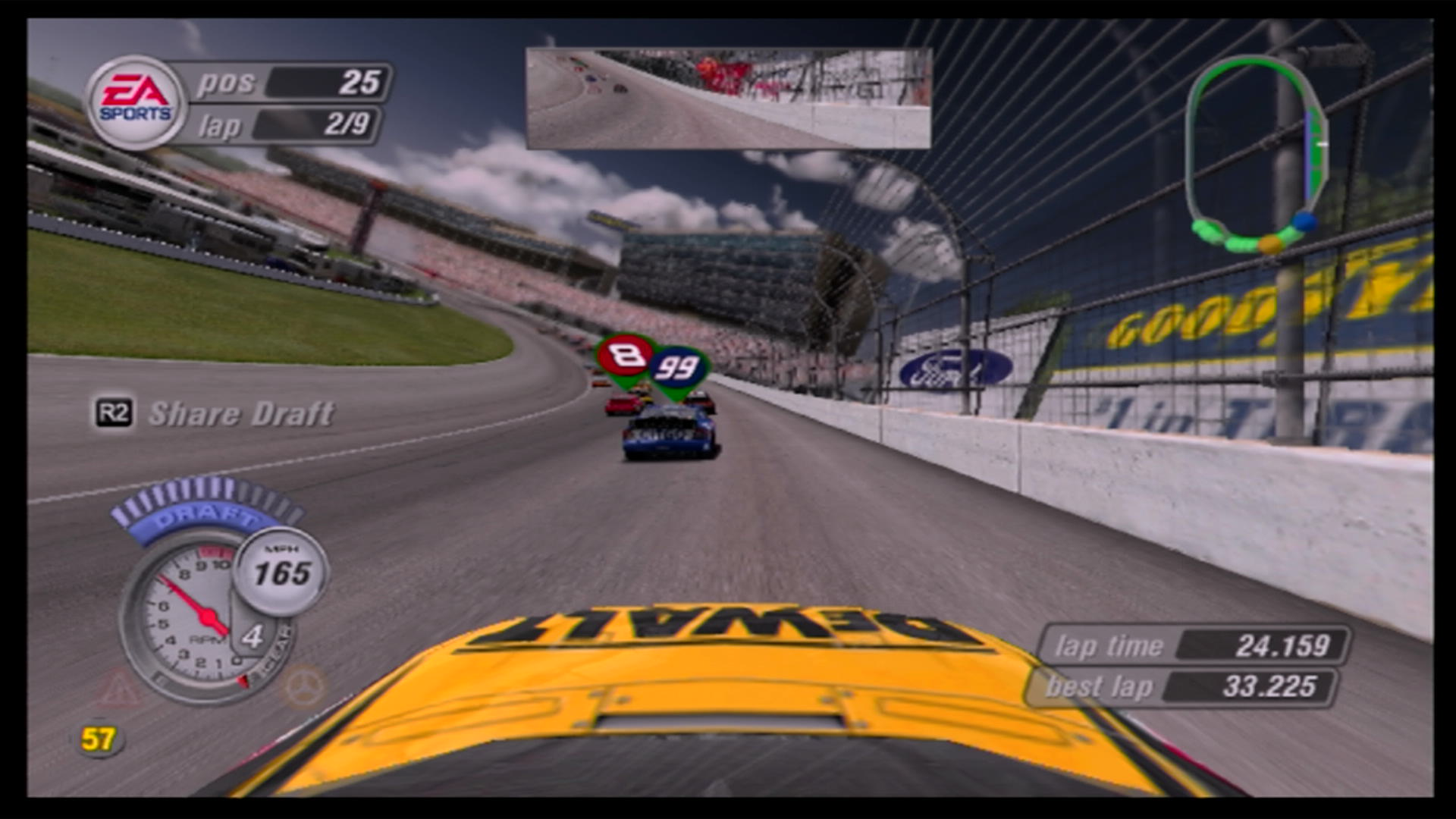Screen dimensions: 1456x819
Task: Toggle the Share Draft option
Action: tap(241, 413)
